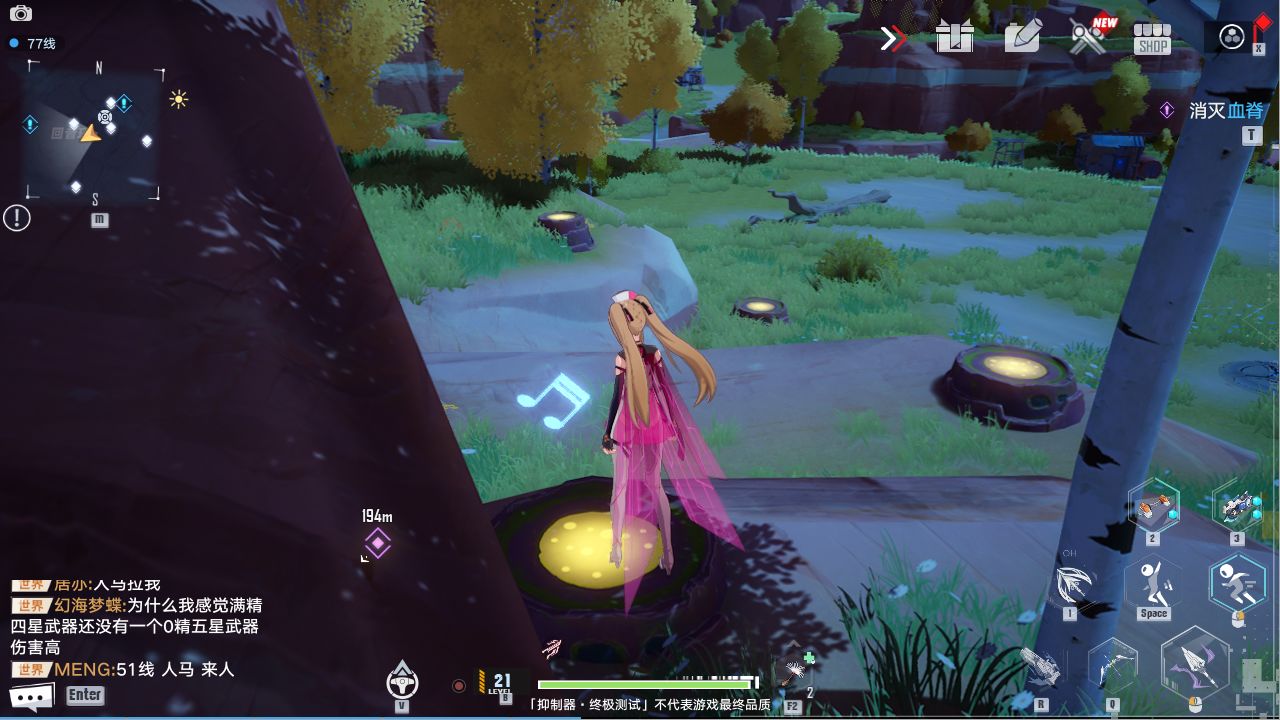Viewport: 1280px width, 720px height.
Task: Open the SHOP
Action: pos(1152,39)
